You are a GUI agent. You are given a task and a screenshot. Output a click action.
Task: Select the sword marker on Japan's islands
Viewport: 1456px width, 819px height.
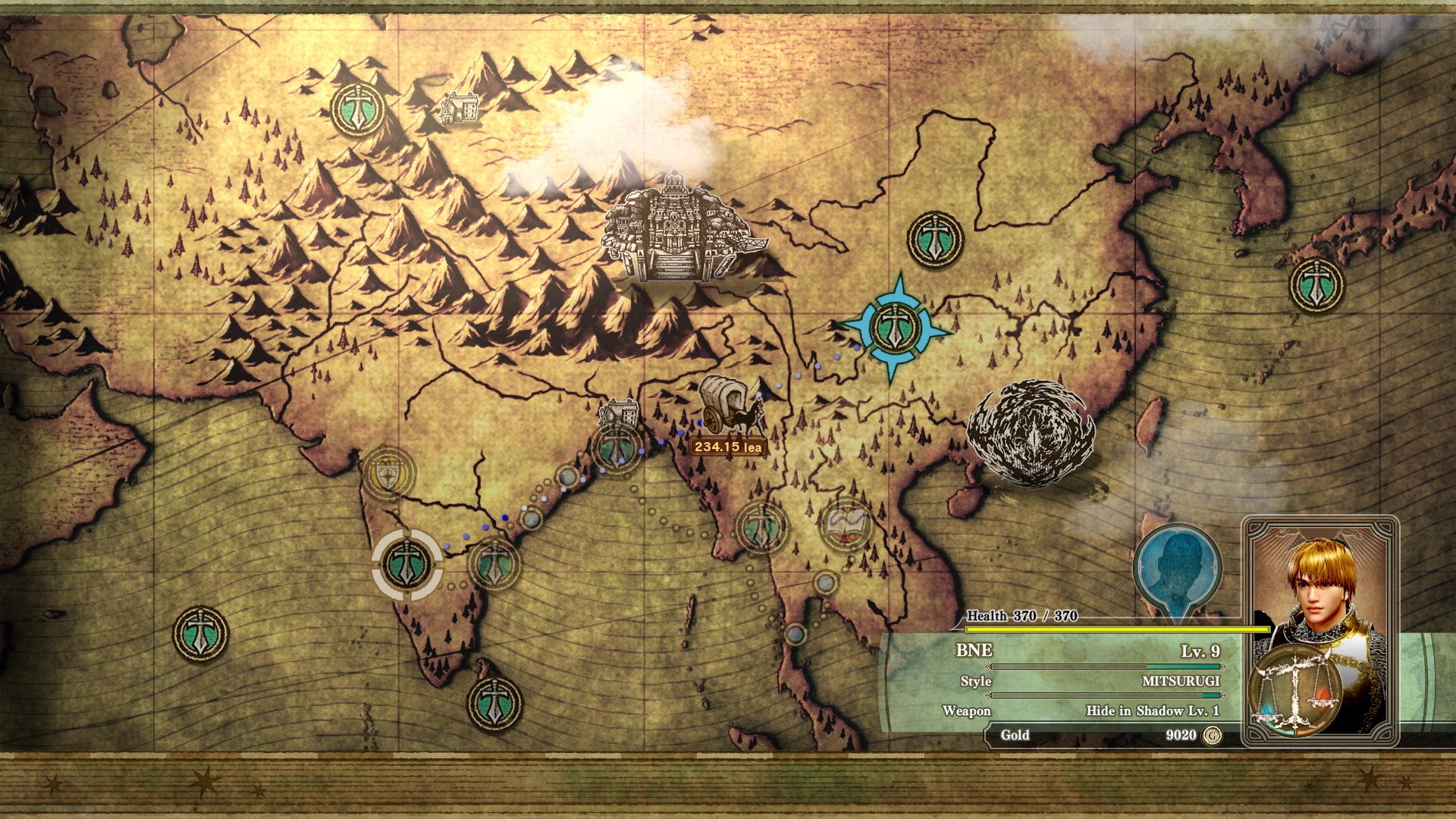pos(1316,284)
